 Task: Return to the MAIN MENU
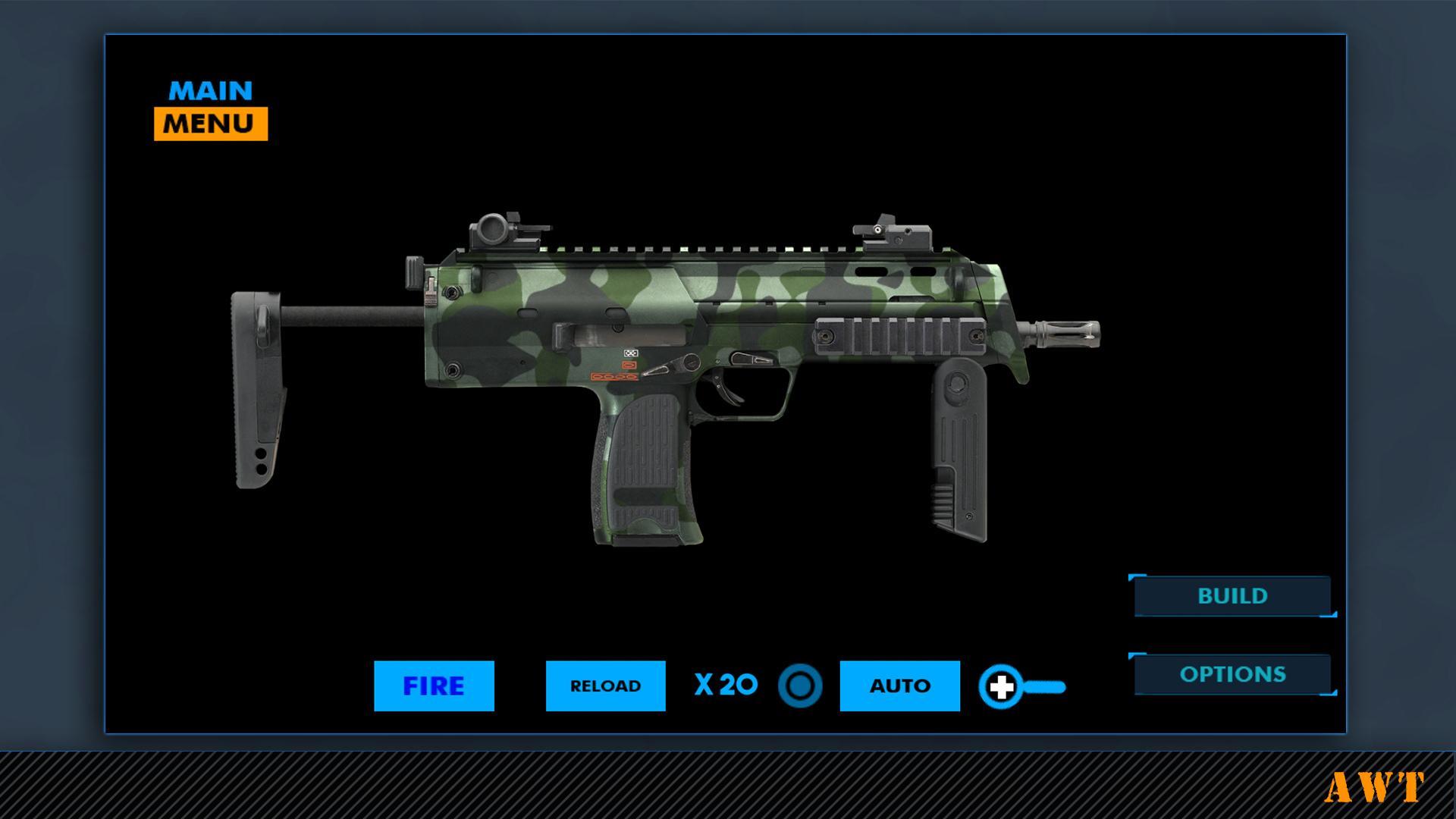(x=210, y=106)
